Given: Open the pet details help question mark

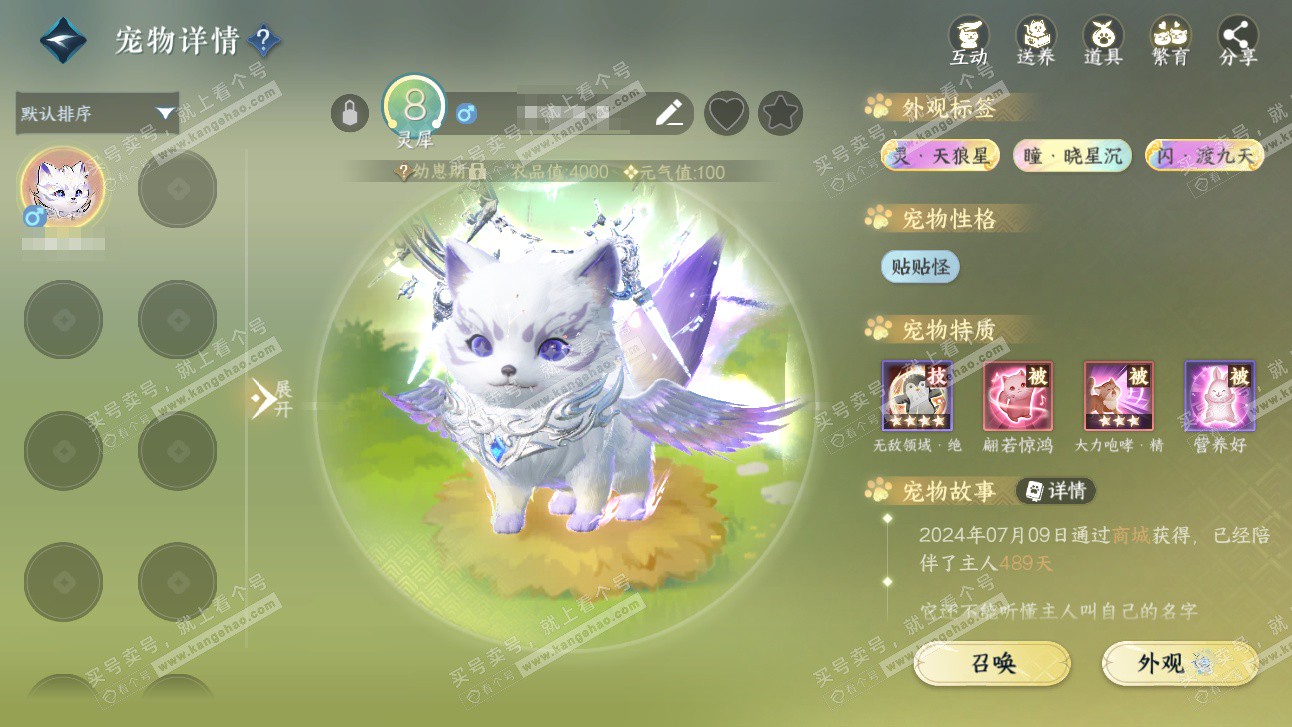Looking at the screenshot, I should 264,41.
